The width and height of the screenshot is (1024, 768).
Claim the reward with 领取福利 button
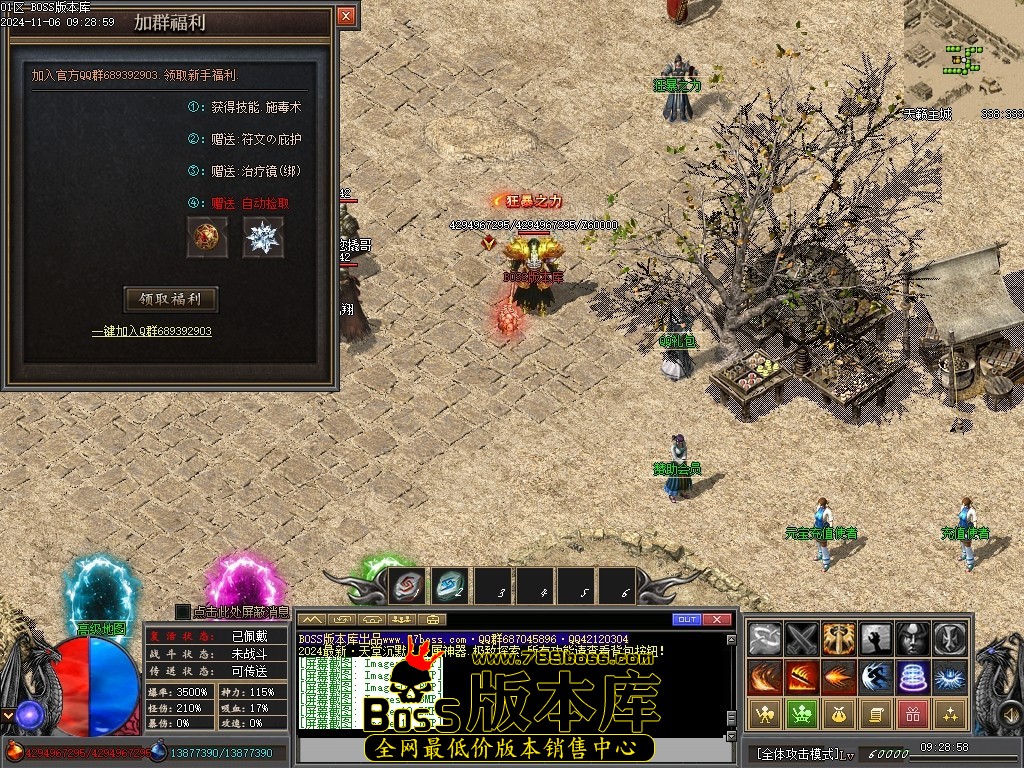tap(170, 299)
